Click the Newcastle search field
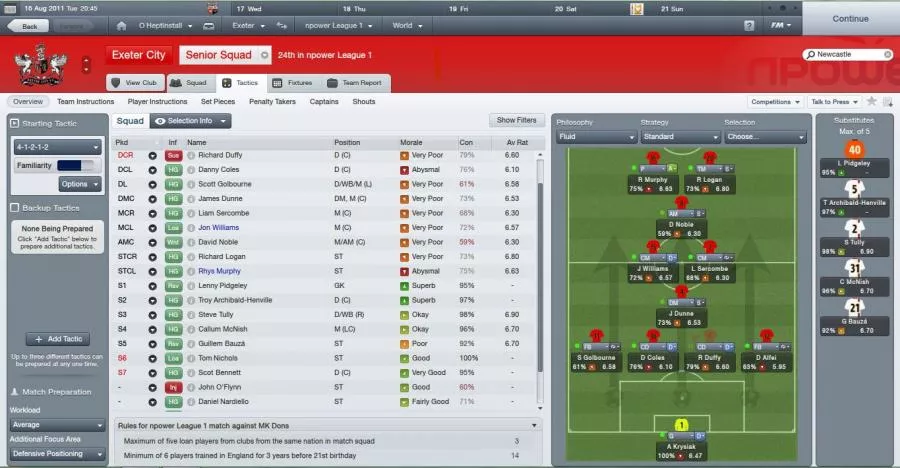 click(850, 54)
